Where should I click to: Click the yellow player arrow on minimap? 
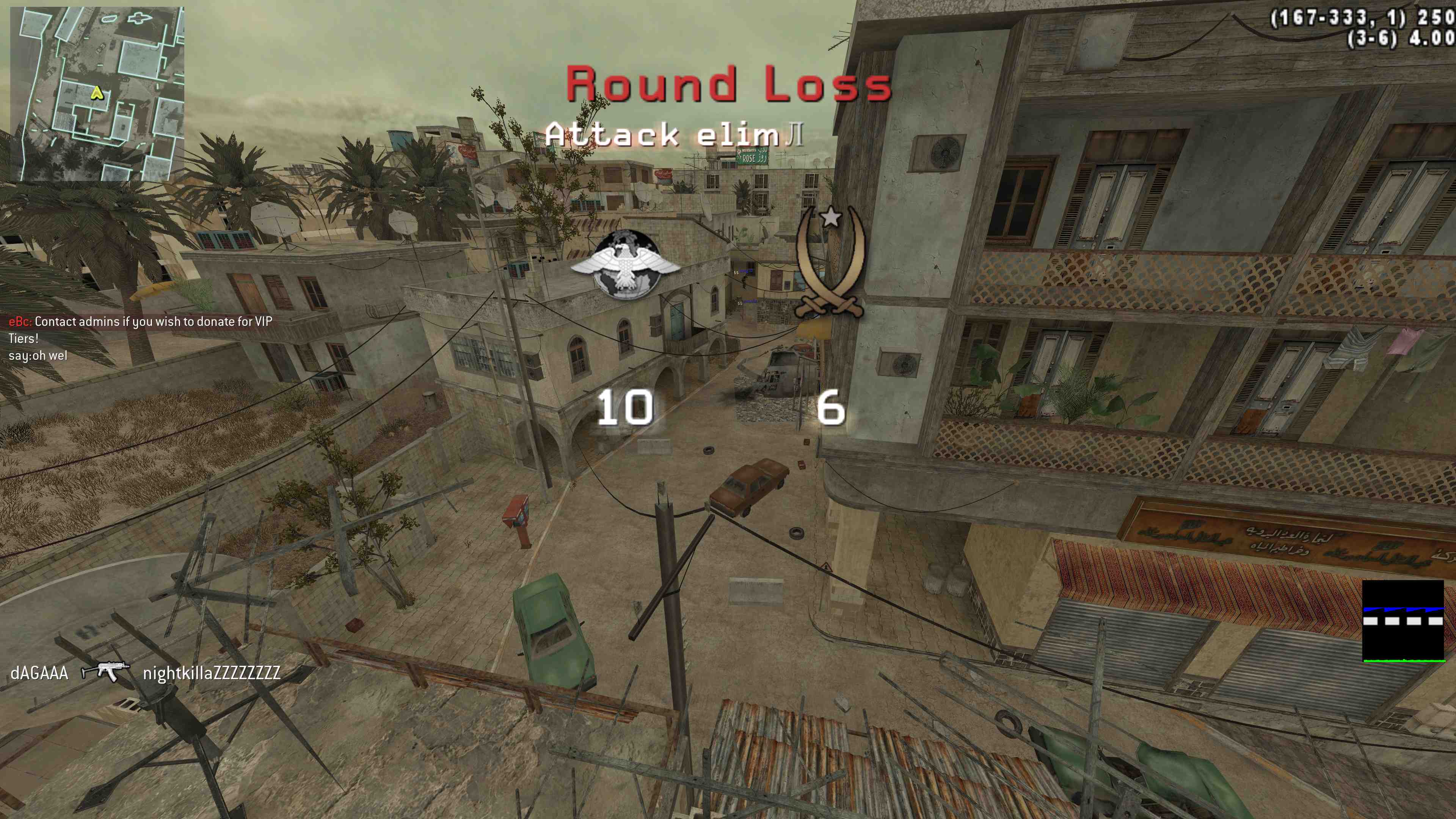tap(97, 93)
